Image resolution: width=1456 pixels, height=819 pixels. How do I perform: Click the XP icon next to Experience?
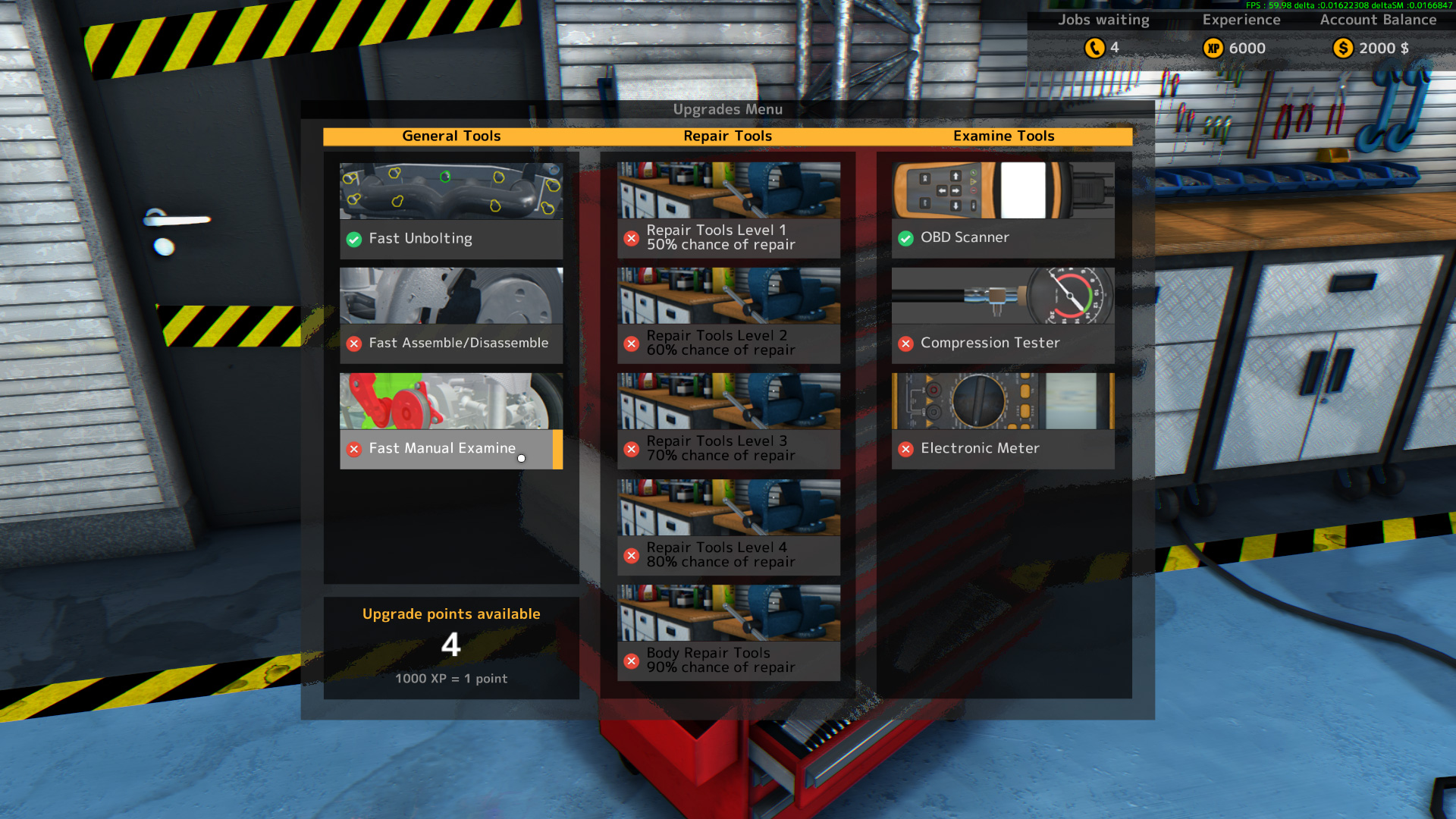click(x=1213, y=48)
